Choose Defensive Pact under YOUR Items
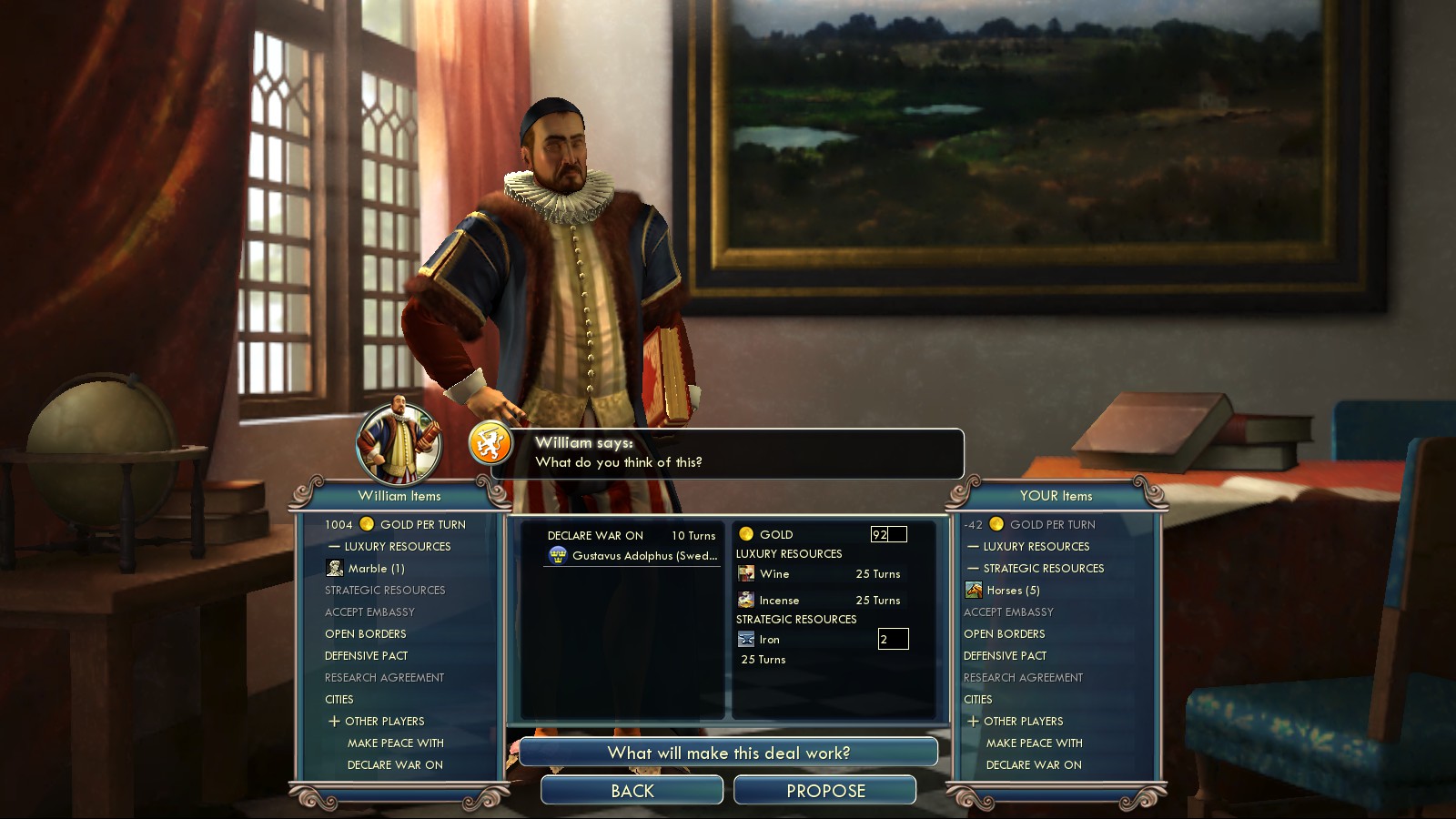This screenshot has width=1456, height=819. click(x=1005, y=656)
